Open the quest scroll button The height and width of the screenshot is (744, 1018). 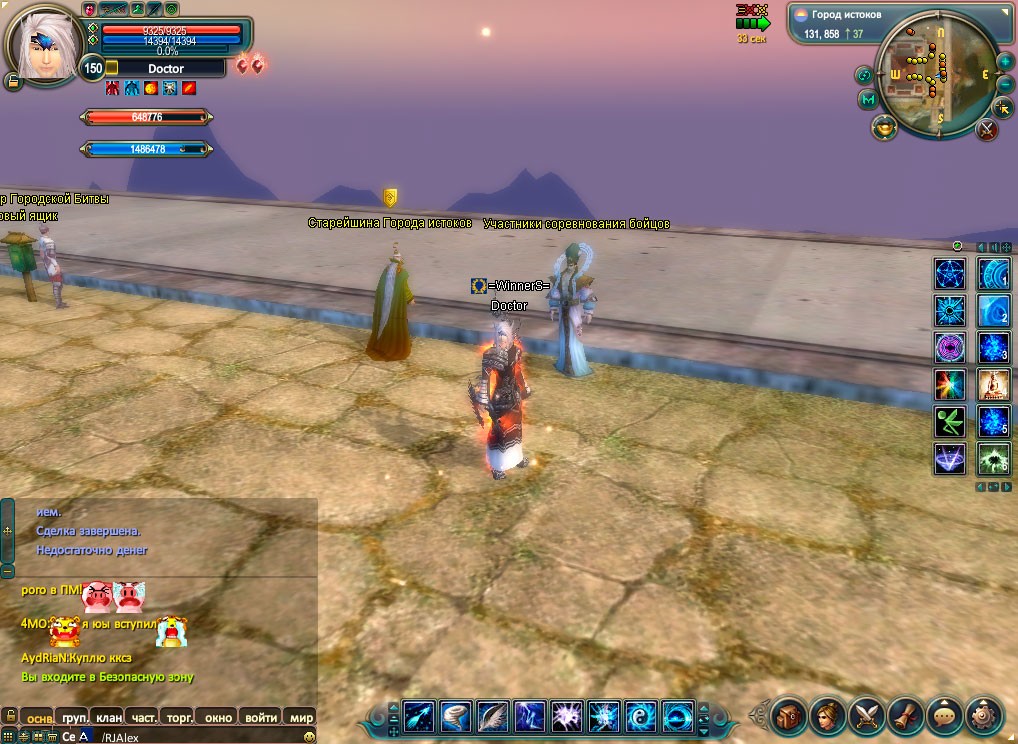[904, 716]
